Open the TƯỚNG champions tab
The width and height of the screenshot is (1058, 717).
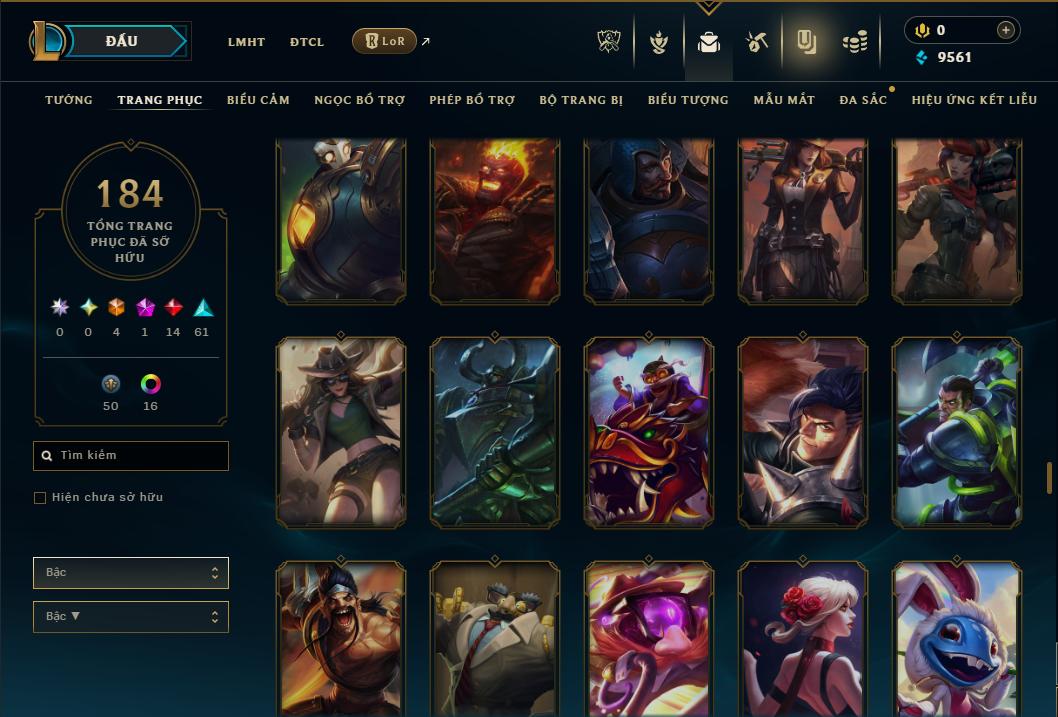click(x=69, y=100)
